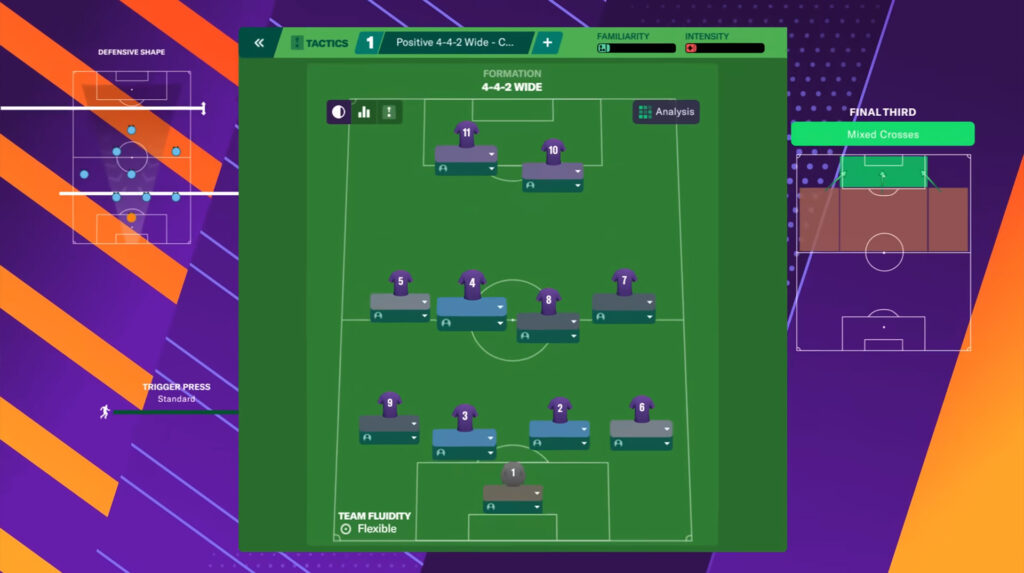This screenshot has height=573, width=1024.
Task: Open the number 3 player's name dropdown
Action: tap(489, 436)
